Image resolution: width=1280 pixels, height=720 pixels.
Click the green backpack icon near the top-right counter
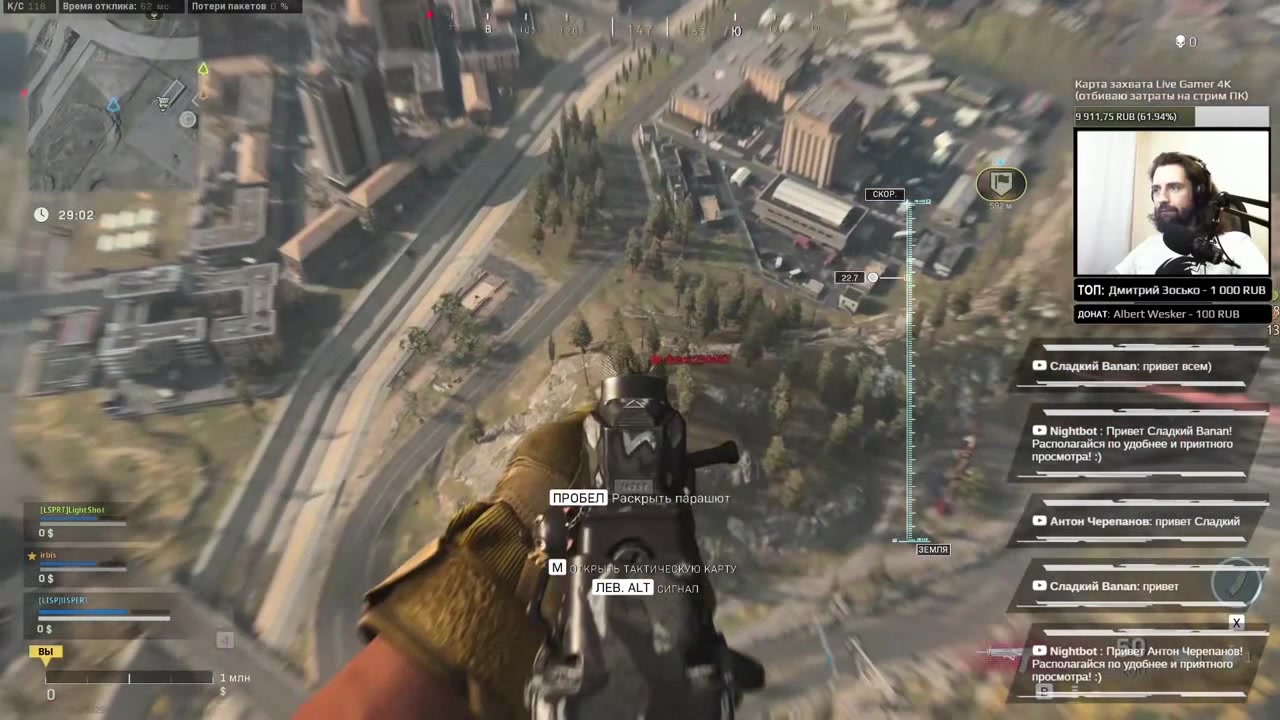pos(1179,42)
